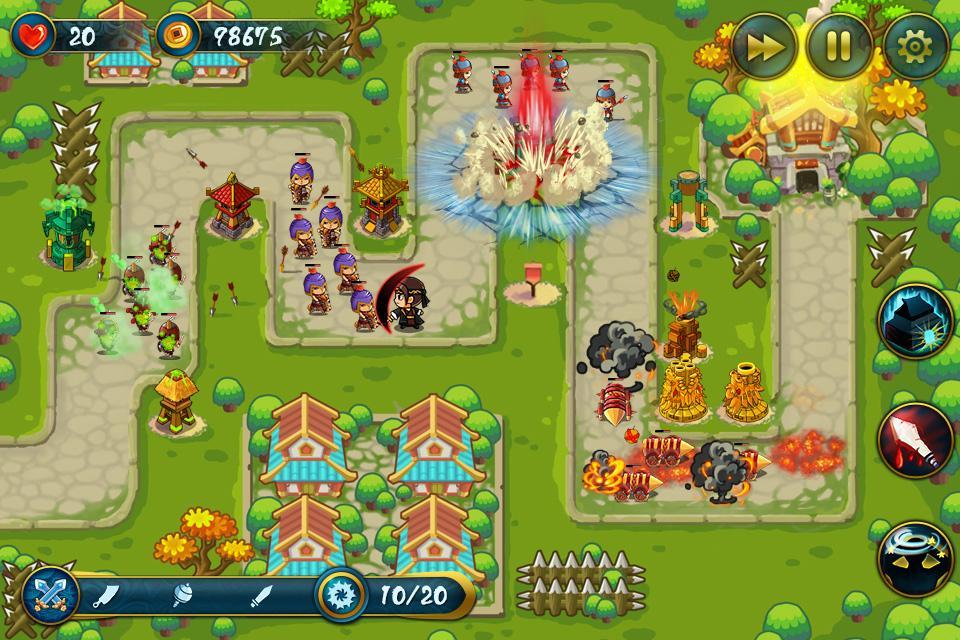This screenshot has height=640, width=960.
Task: Trigger the dizzy stun helmet ability
Action: coord(914,559)
